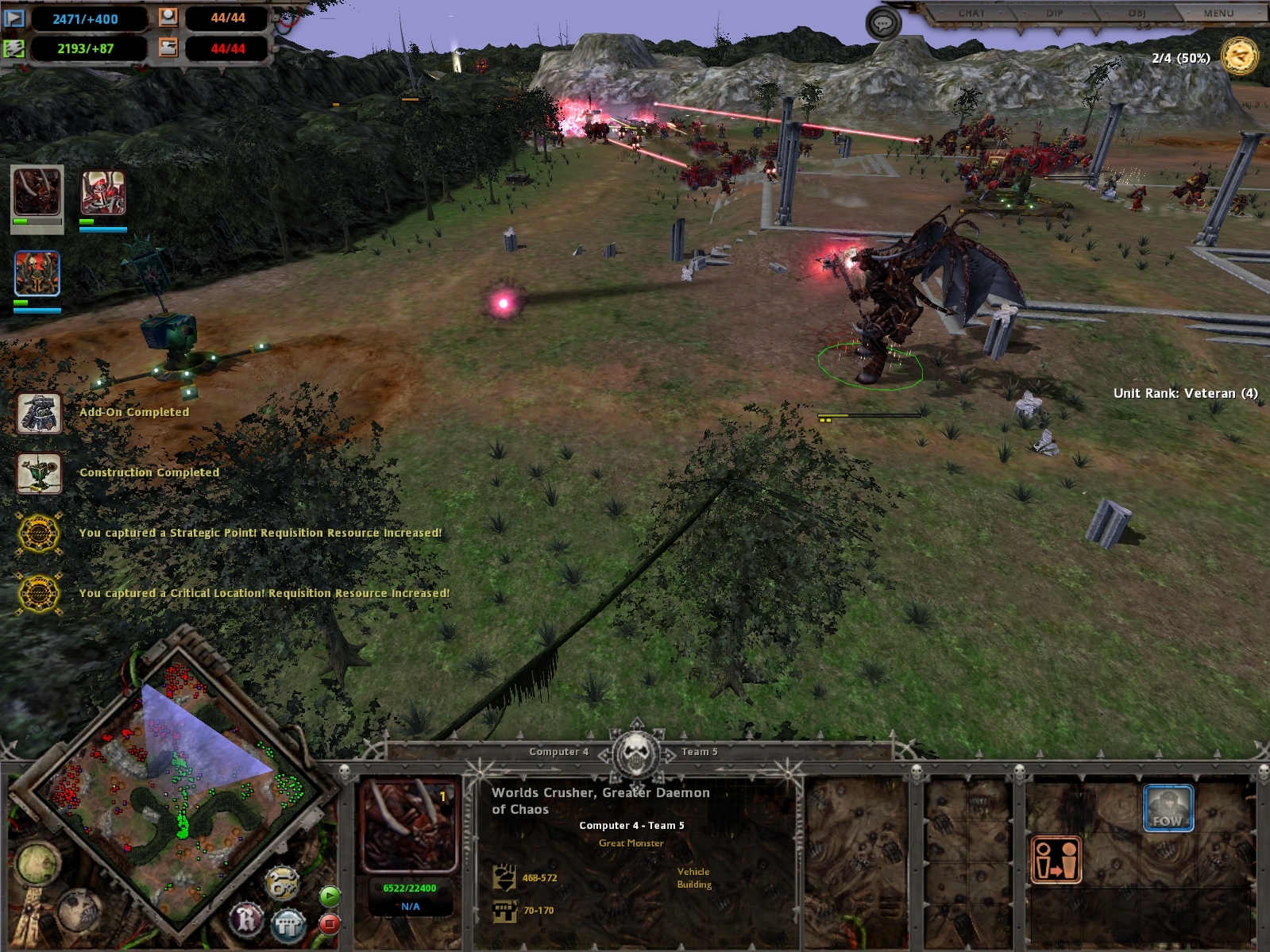Click the Construction Completed notification icon
Image resolution: width=1270 pixels, height=952 pixels.
click(40, 473)
